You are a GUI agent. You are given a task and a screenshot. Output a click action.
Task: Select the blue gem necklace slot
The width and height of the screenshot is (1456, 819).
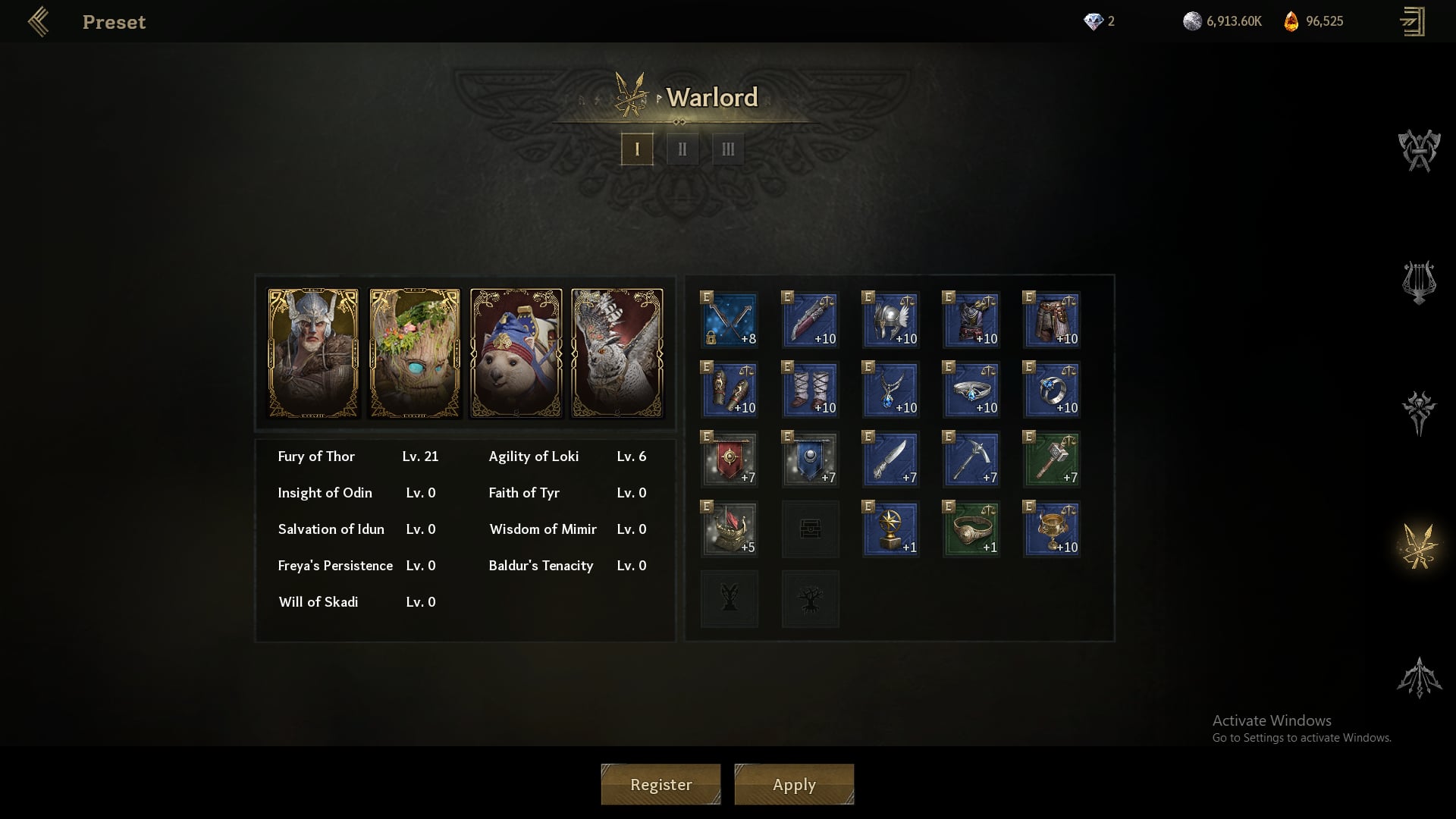click(x=891, y=390)
